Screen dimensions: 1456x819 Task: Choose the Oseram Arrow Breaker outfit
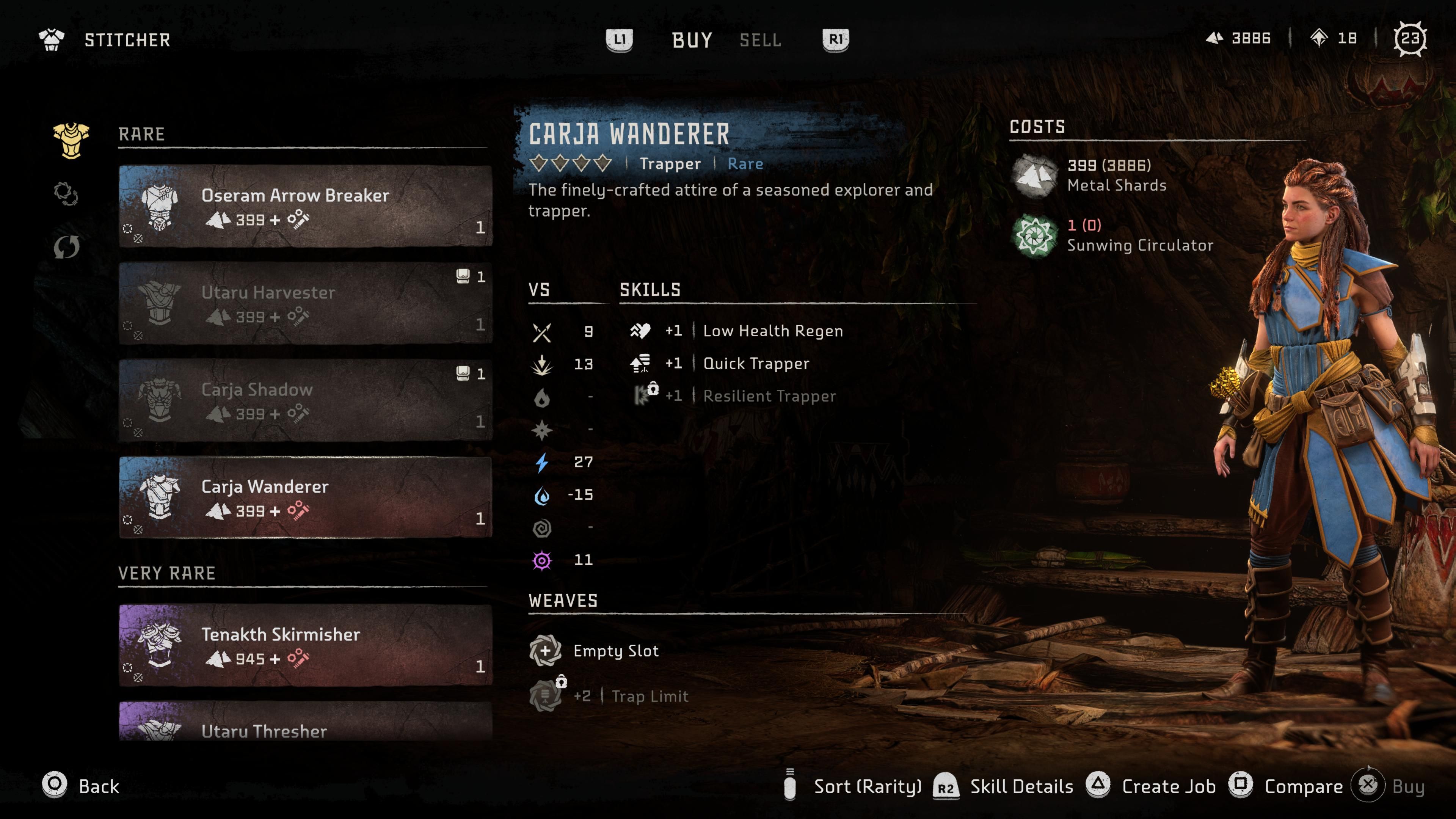[305, 206]
